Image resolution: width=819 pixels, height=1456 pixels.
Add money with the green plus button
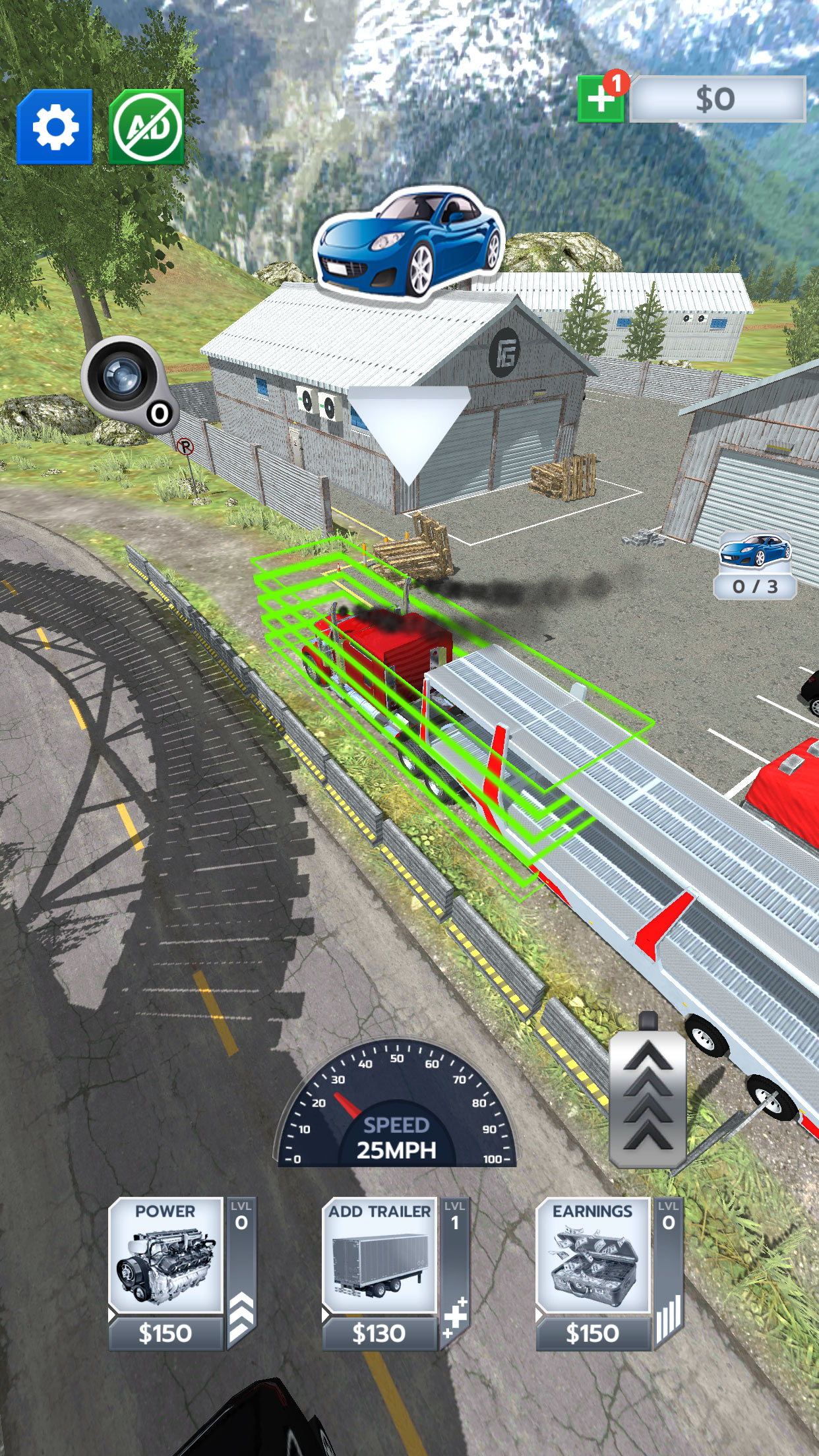tap(601, 100)
